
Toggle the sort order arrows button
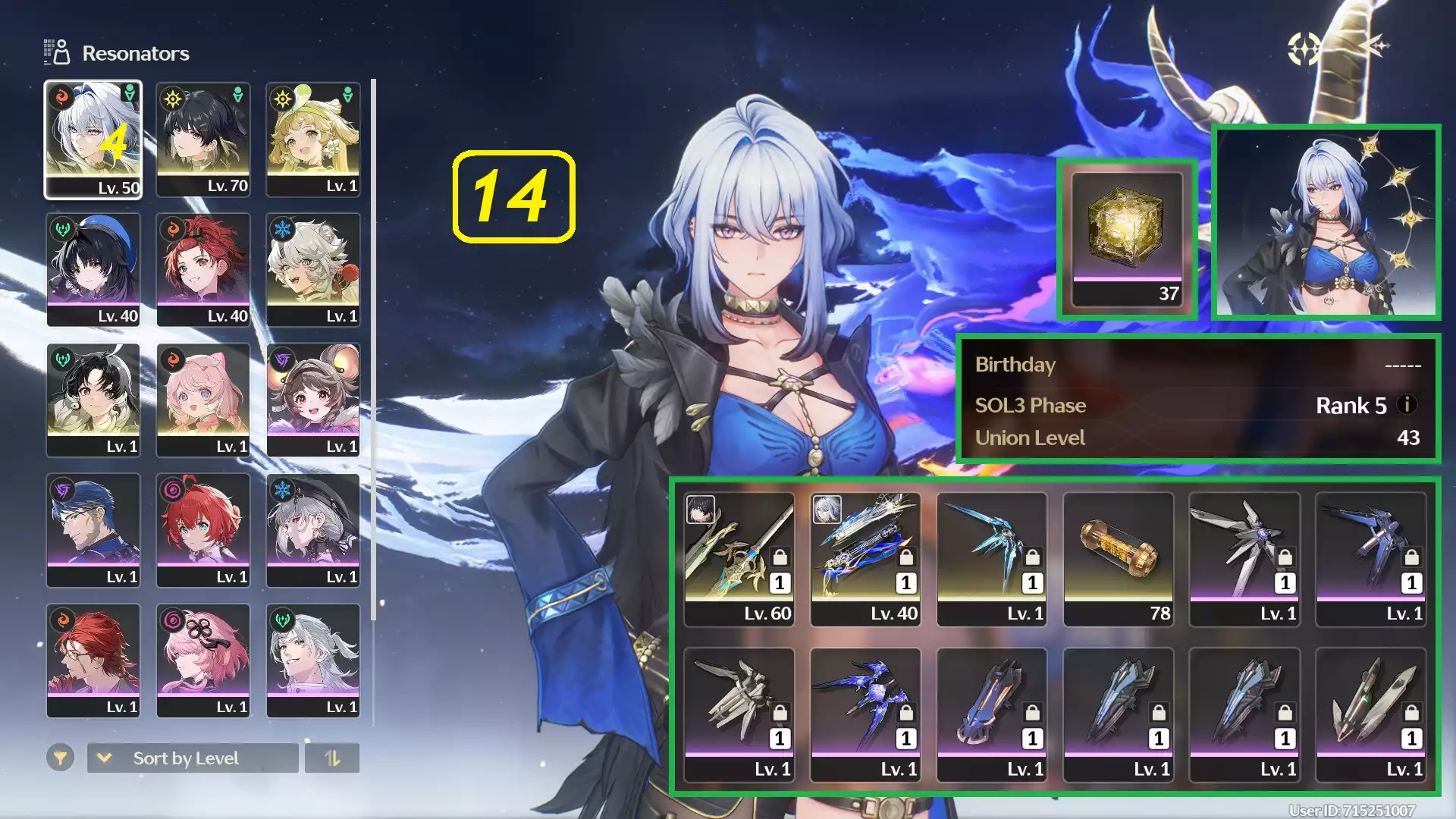tap(332, 758)
